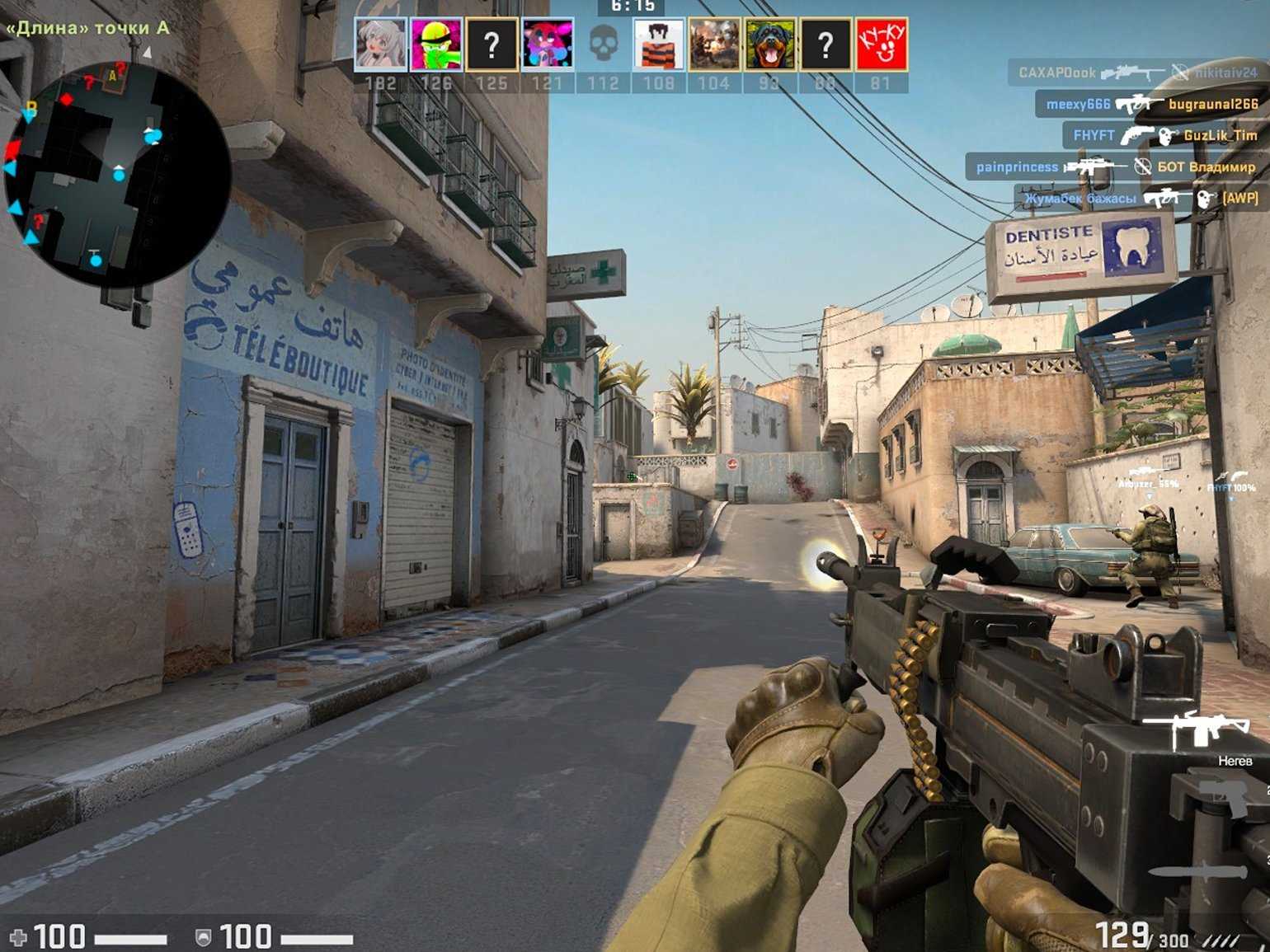This screenshot has width=1270, height=952.
Task: Click the circular radar minimap
Action: pyautogui.click(x=117, y=175)
